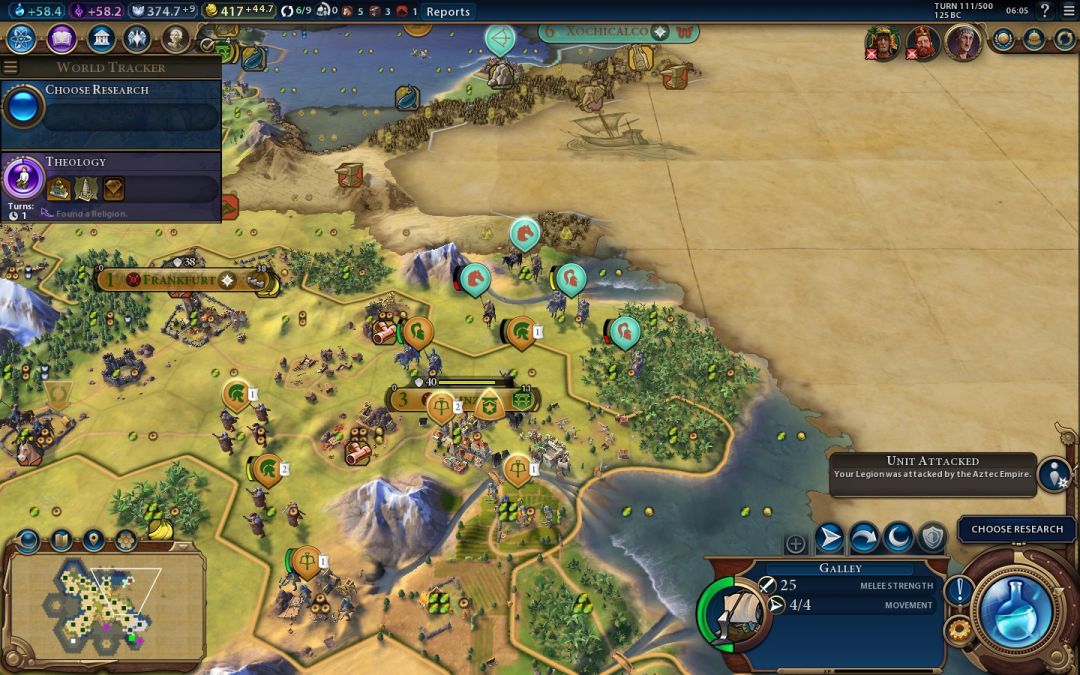This screenshot has height=675, width=1080.
Task: Put the Galley to sleep
Action: point(898,538)
